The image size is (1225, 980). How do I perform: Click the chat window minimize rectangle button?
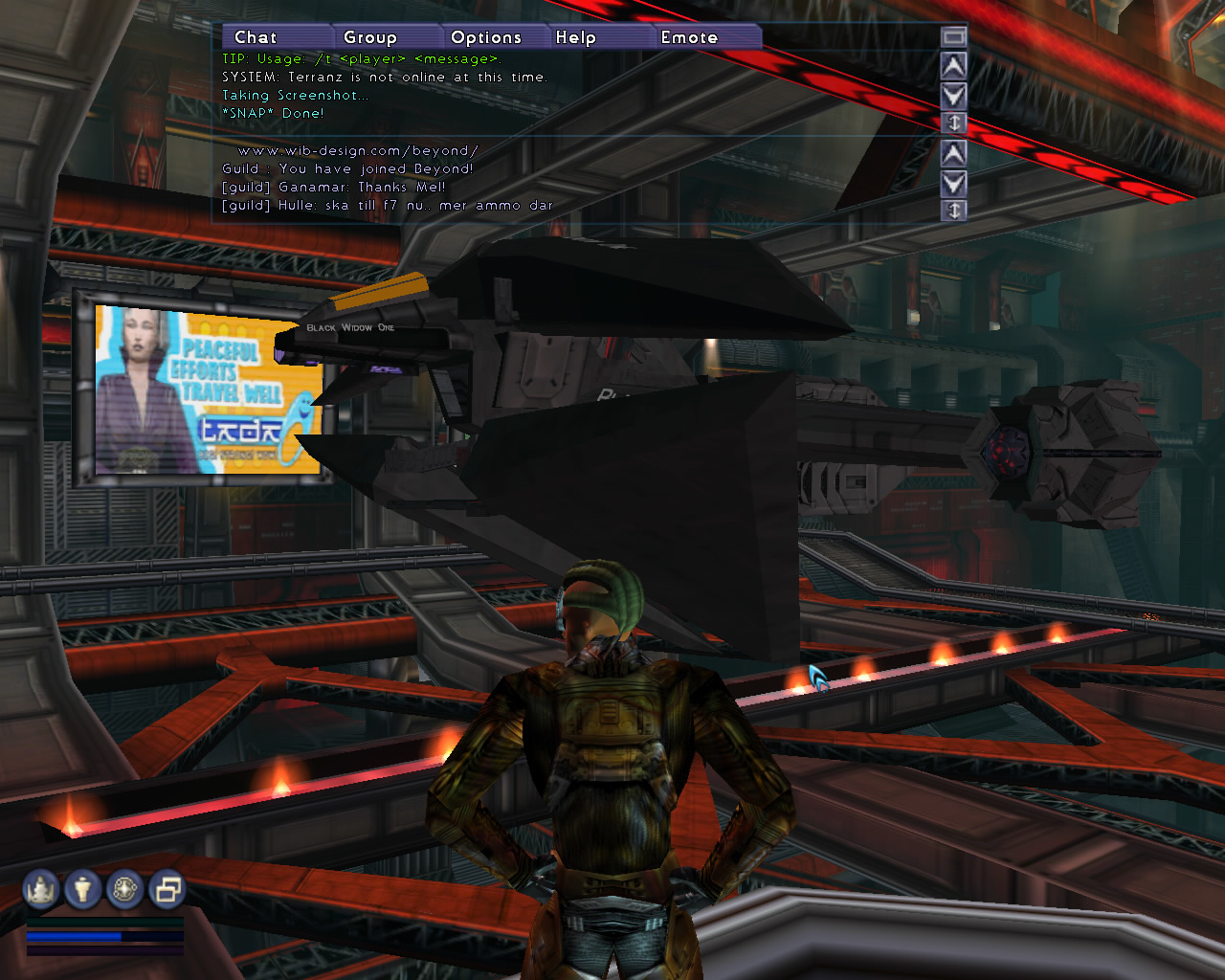tap(953, 36)
